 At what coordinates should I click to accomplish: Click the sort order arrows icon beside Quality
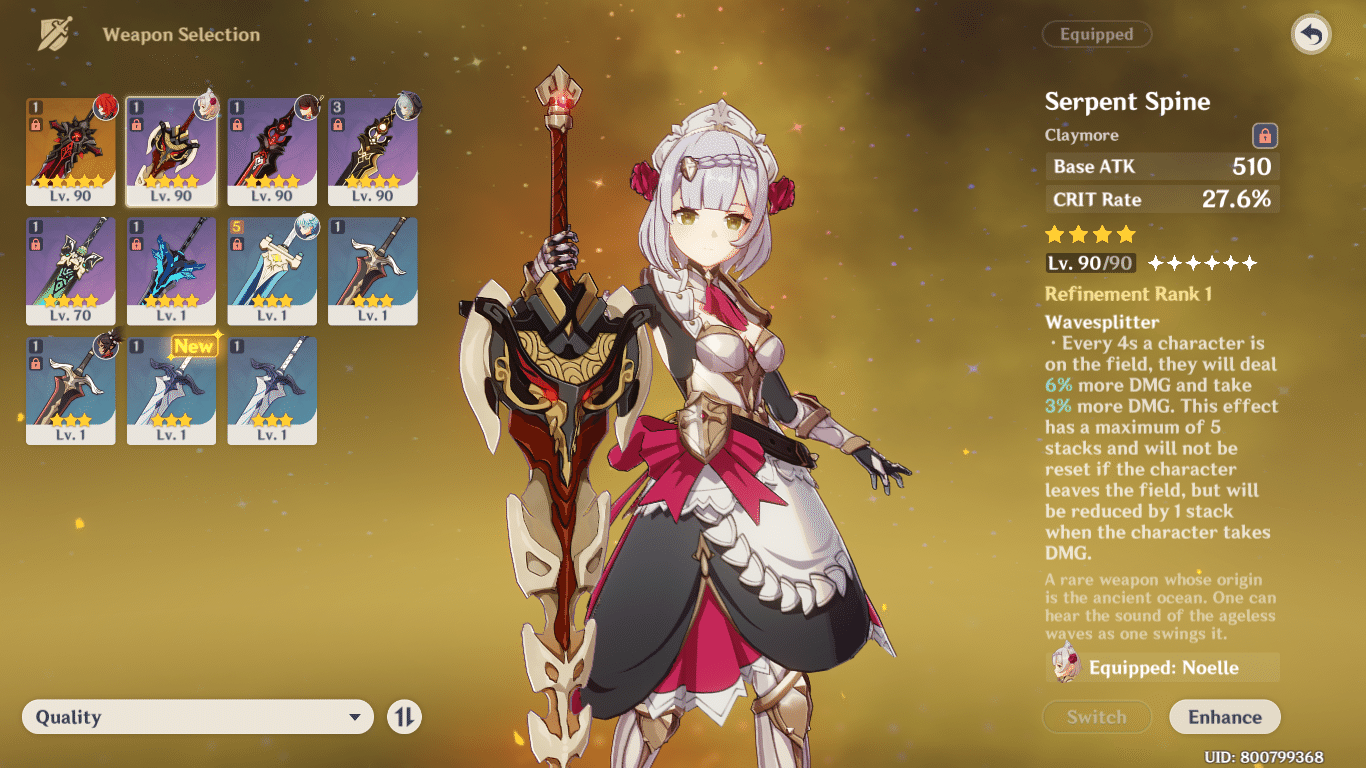tap(403, 716)
